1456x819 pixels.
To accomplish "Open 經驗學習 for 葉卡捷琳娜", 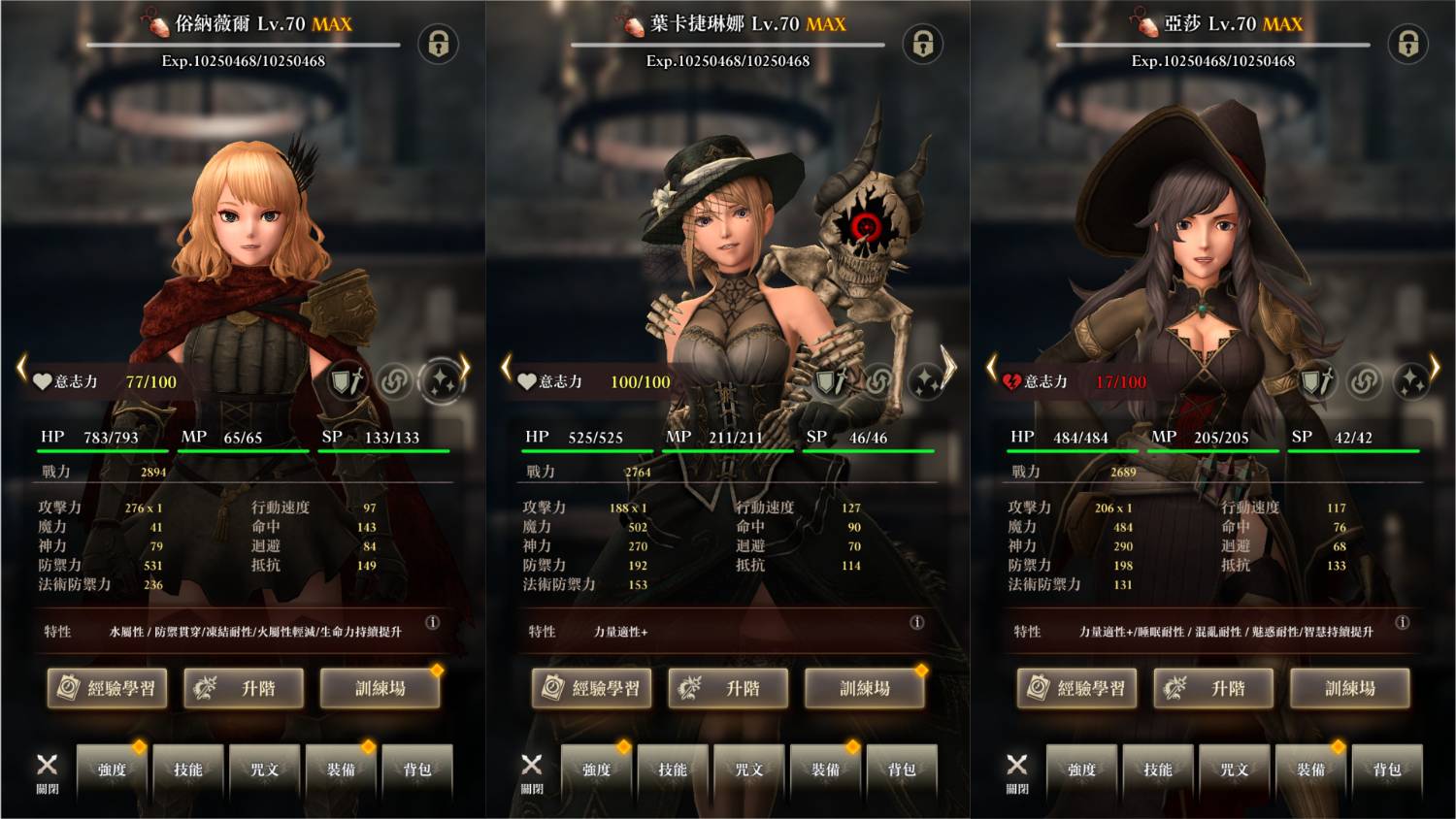I will point(592,688).
